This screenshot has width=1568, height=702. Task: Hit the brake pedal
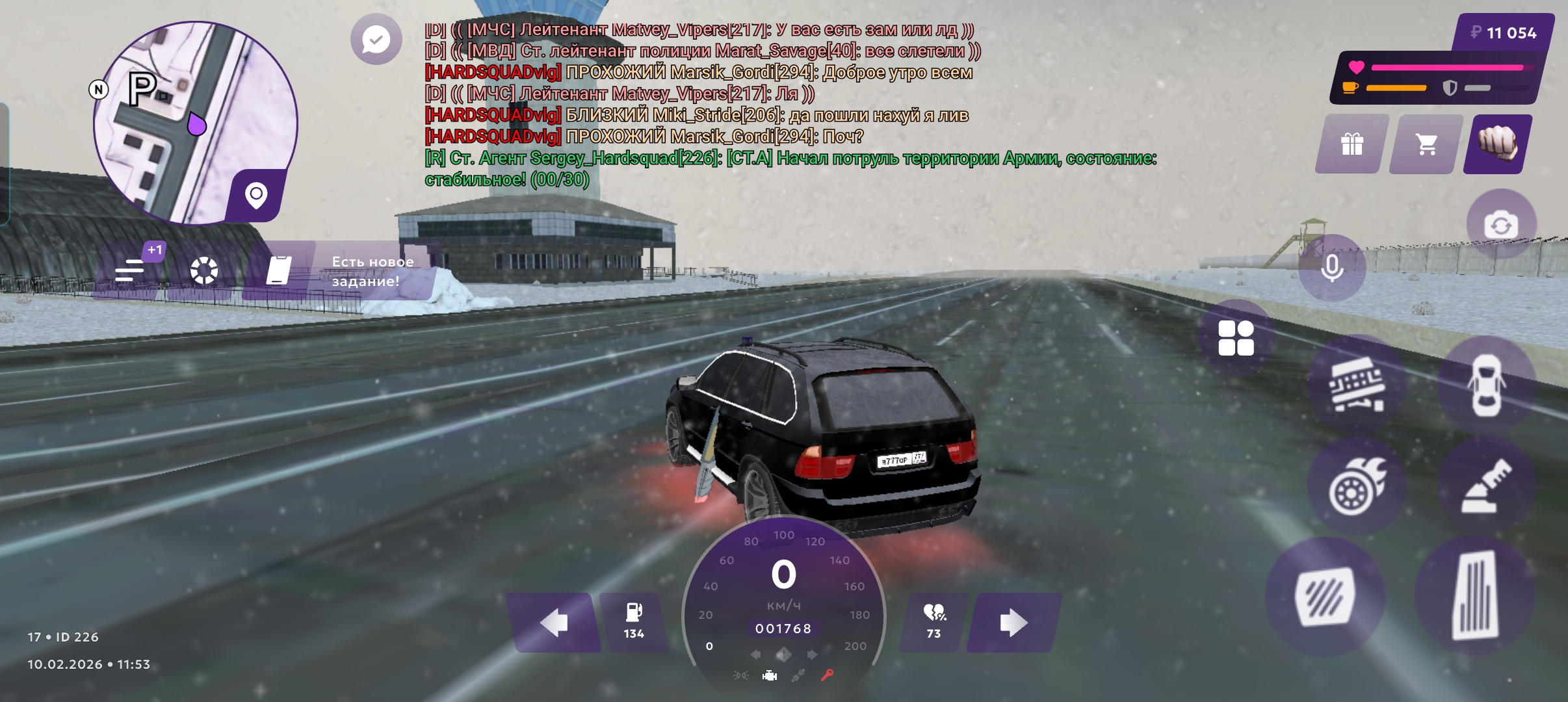[1325, 597]
